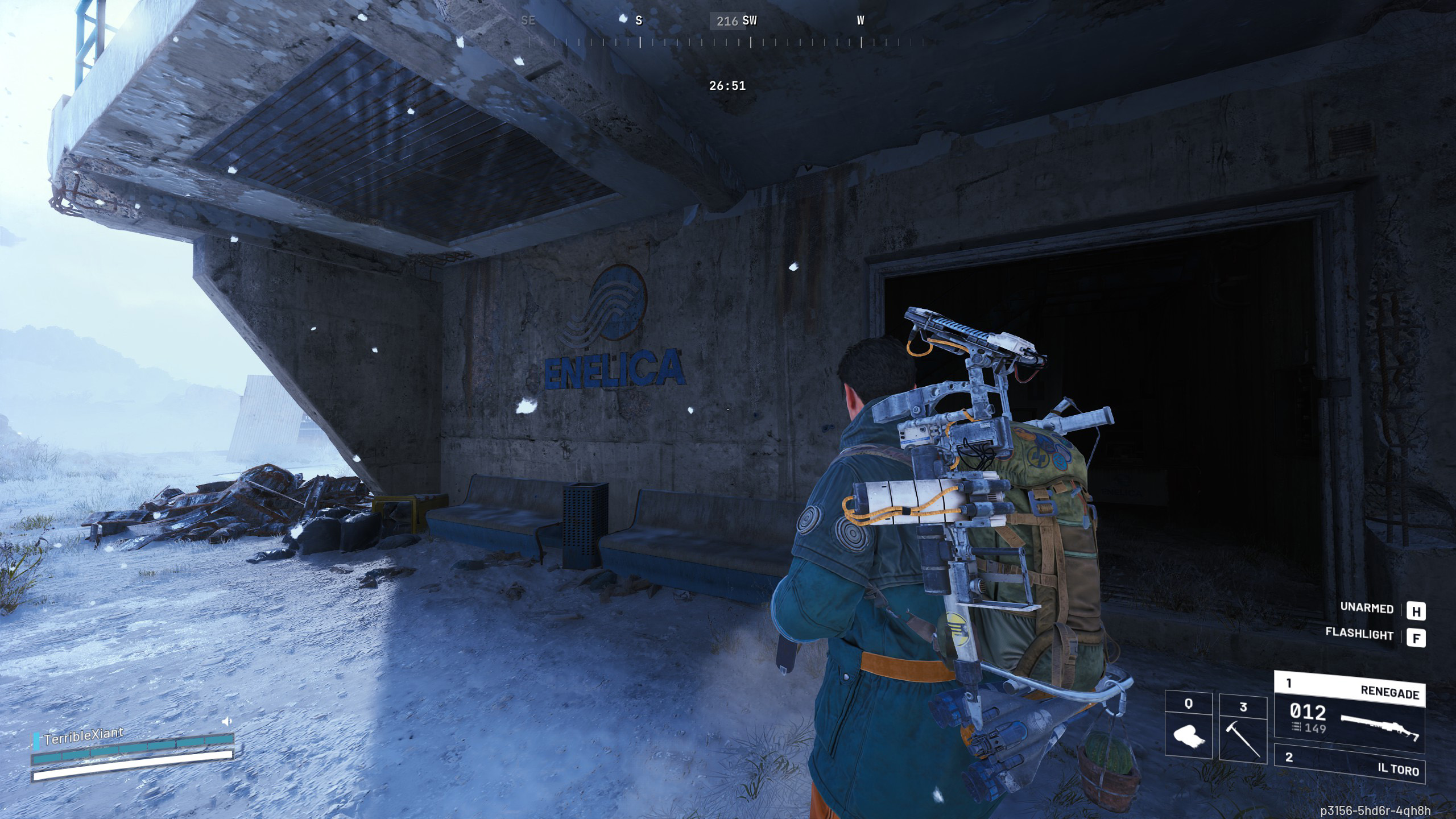Click the voice speaker icon above the player bars
Image resolution: width=1456 pixels, height=819 pixels.
coord(227,721)
